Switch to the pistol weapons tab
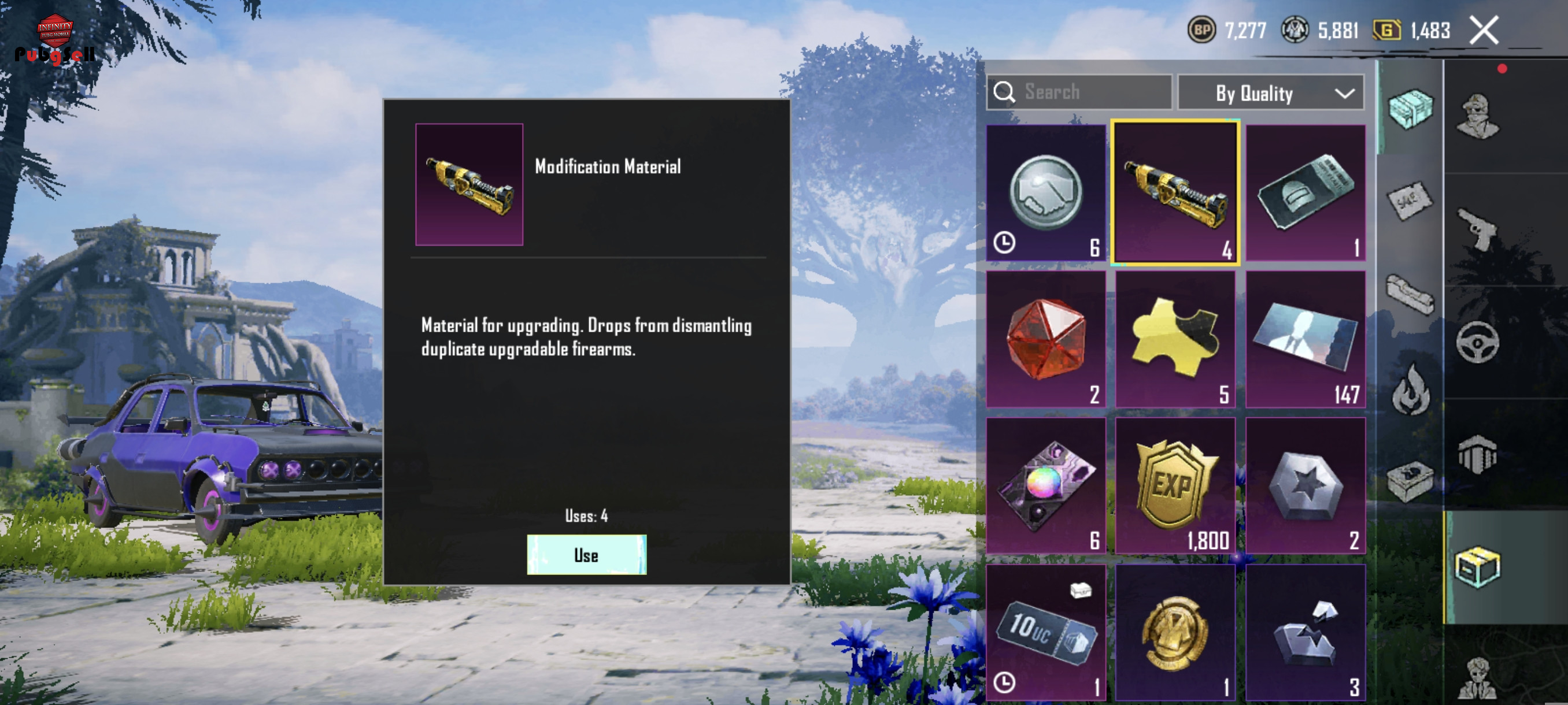Screen dimensions: 1568x705 tap(1477, 229)
